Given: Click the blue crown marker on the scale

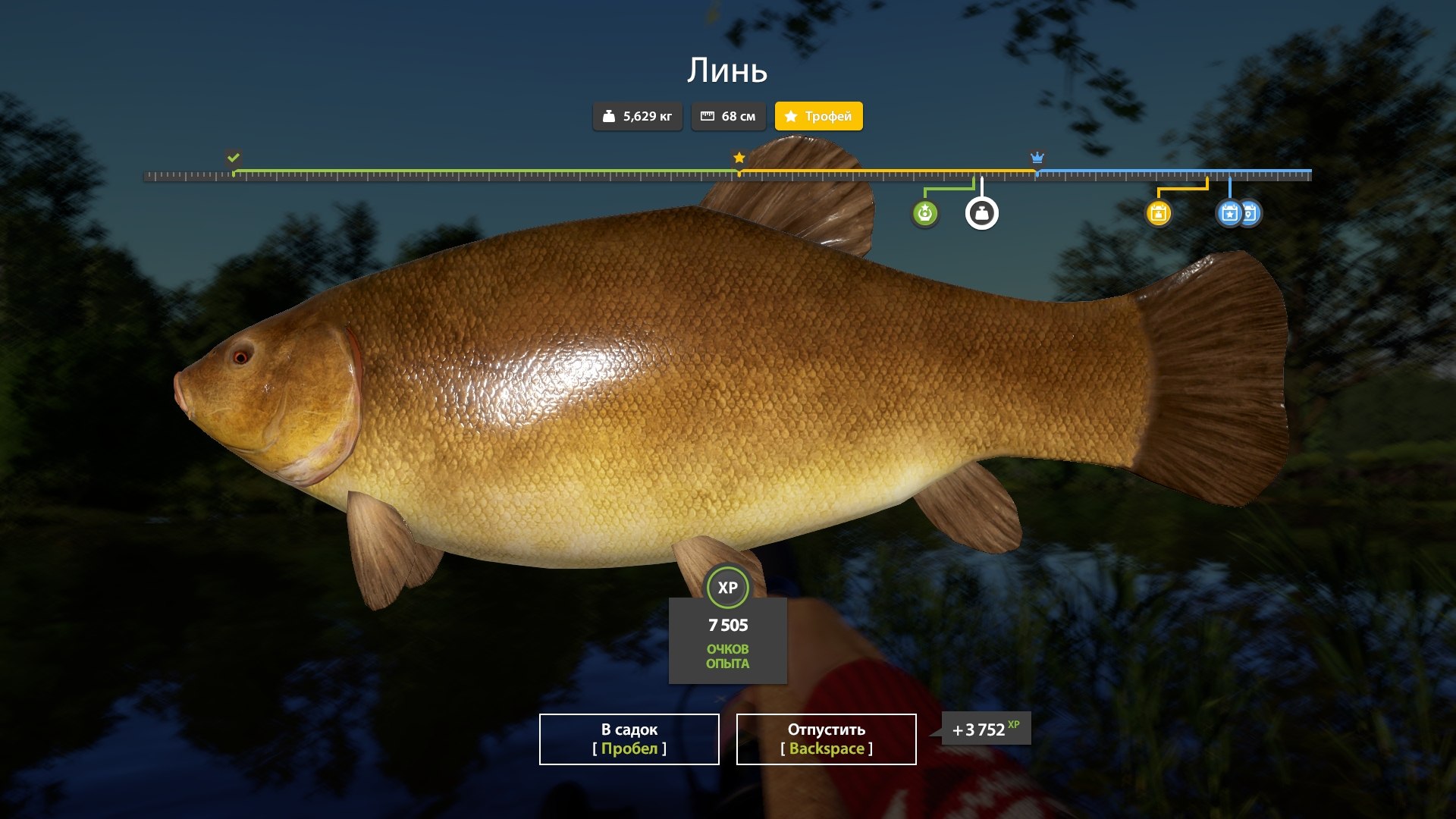Looking at the screenshot, I should point(1037,158).
